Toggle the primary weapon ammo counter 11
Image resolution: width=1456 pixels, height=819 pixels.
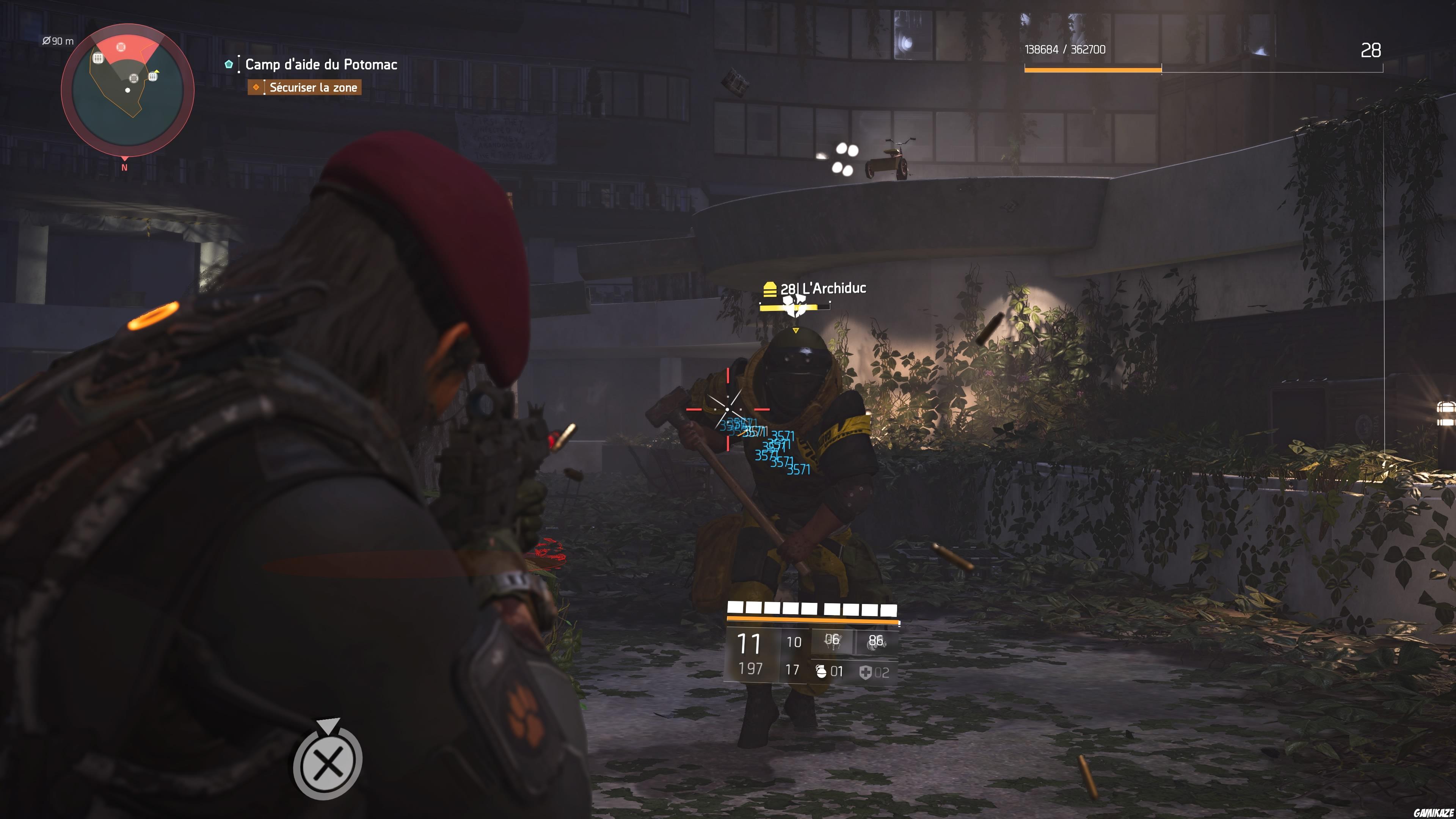pos(748,643)
